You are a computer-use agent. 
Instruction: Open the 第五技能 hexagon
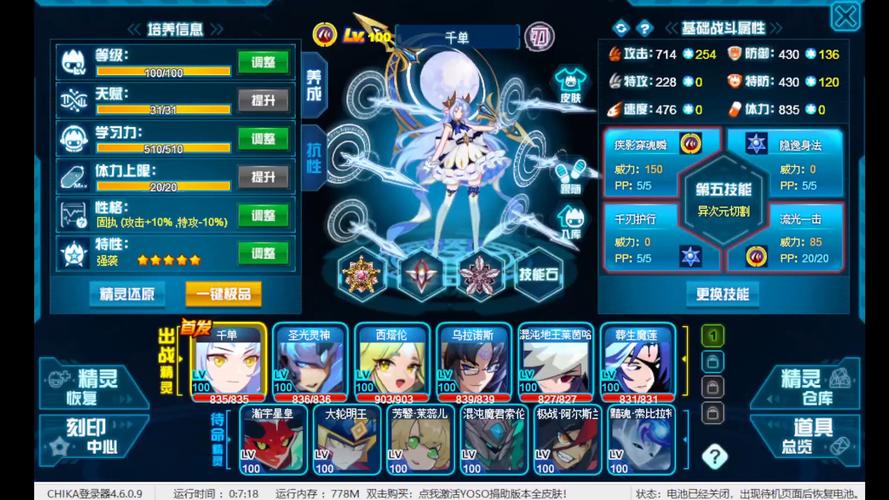(723, 198)
